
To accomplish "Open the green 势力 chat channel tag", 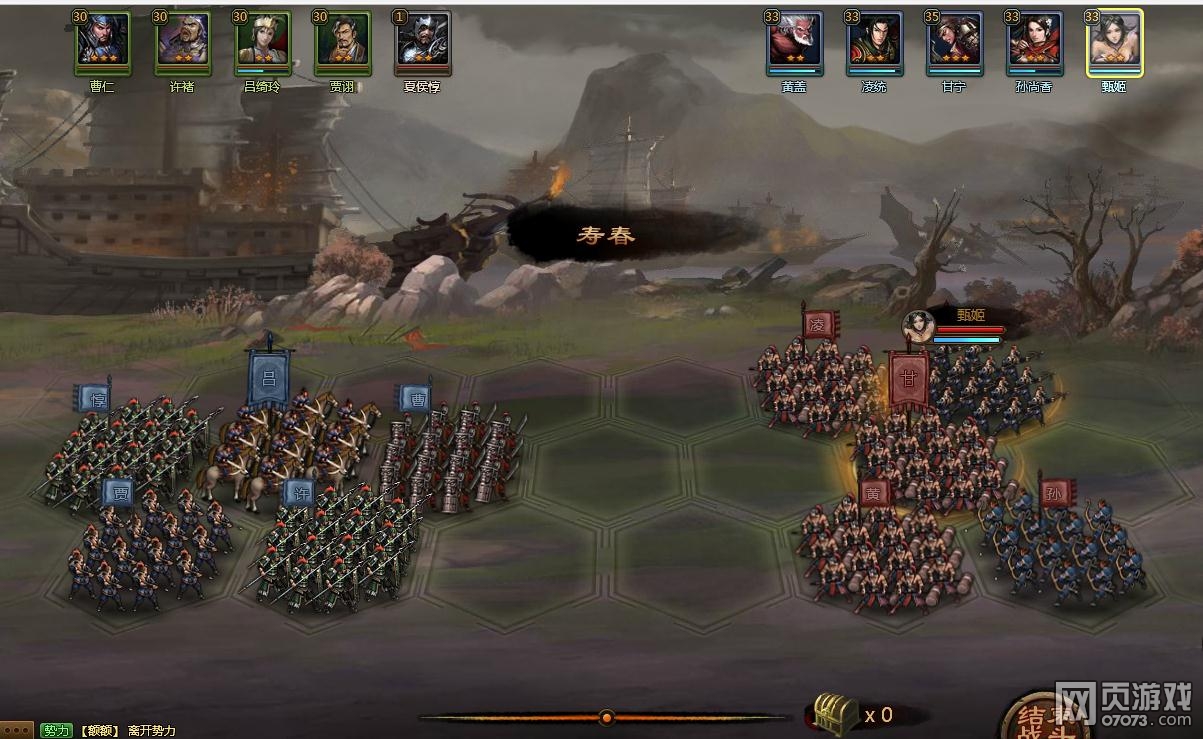I will (56, 731).
